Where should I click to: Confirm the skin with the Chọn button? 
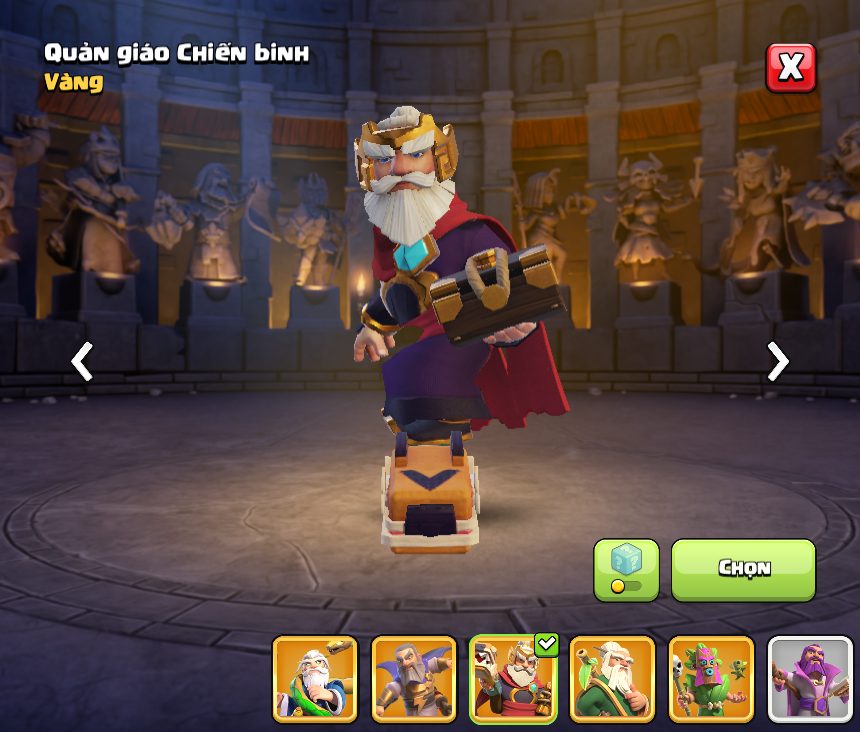click(743, 569)
